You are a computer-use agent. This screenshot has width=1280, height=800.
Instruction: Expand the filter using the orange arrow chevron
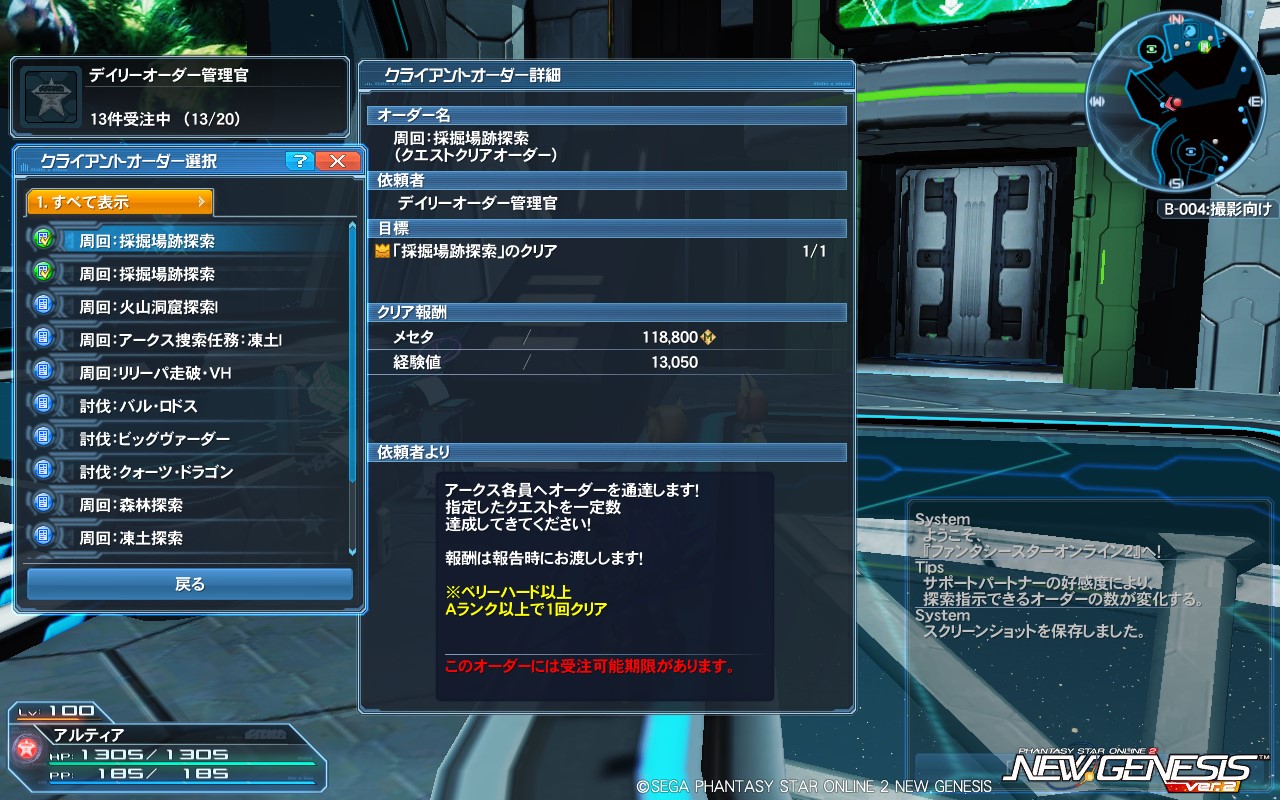pyautogui.click(x=202, y=201)
